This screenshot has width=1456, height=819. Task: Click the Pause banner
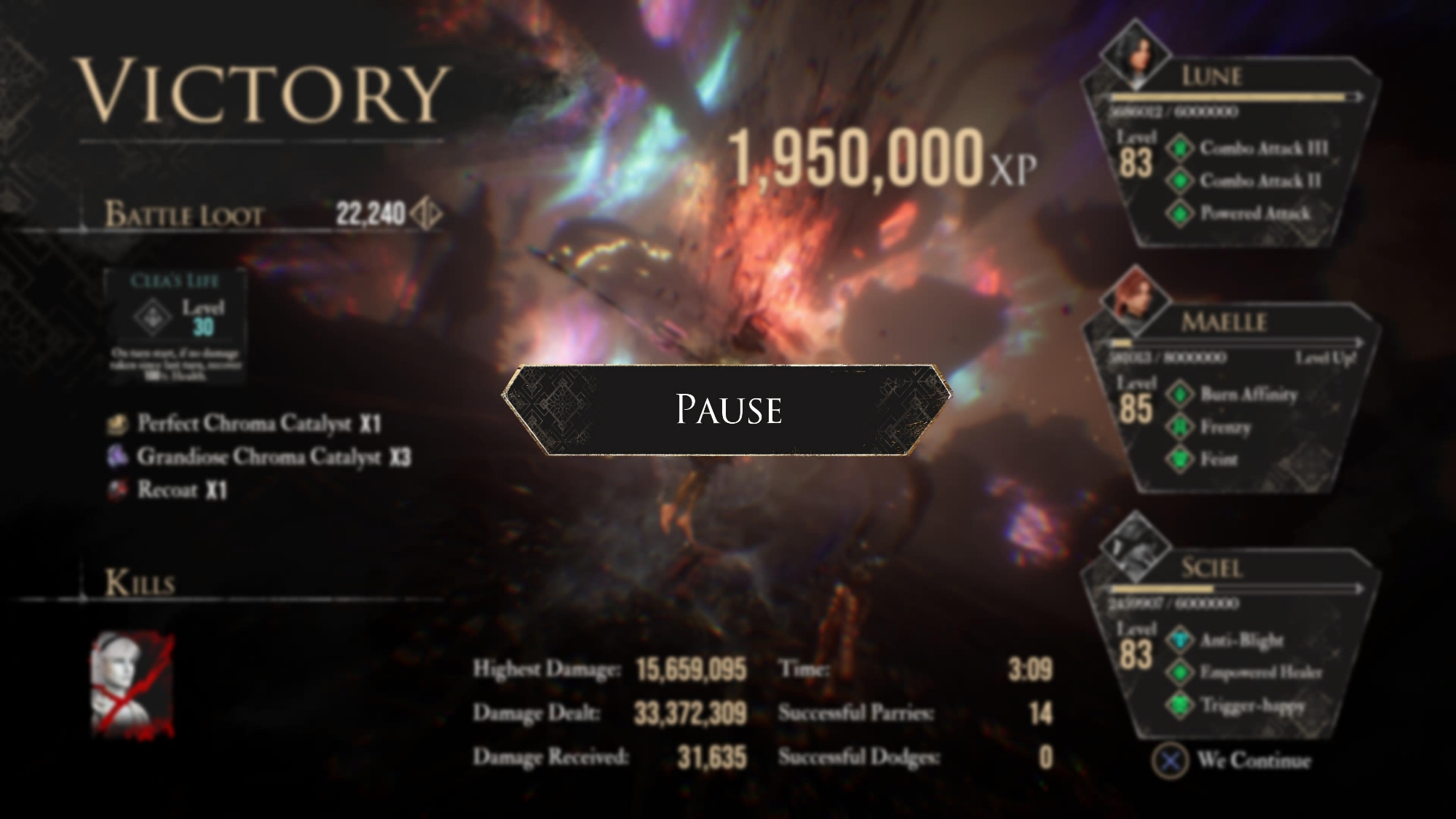pos(727,410)
